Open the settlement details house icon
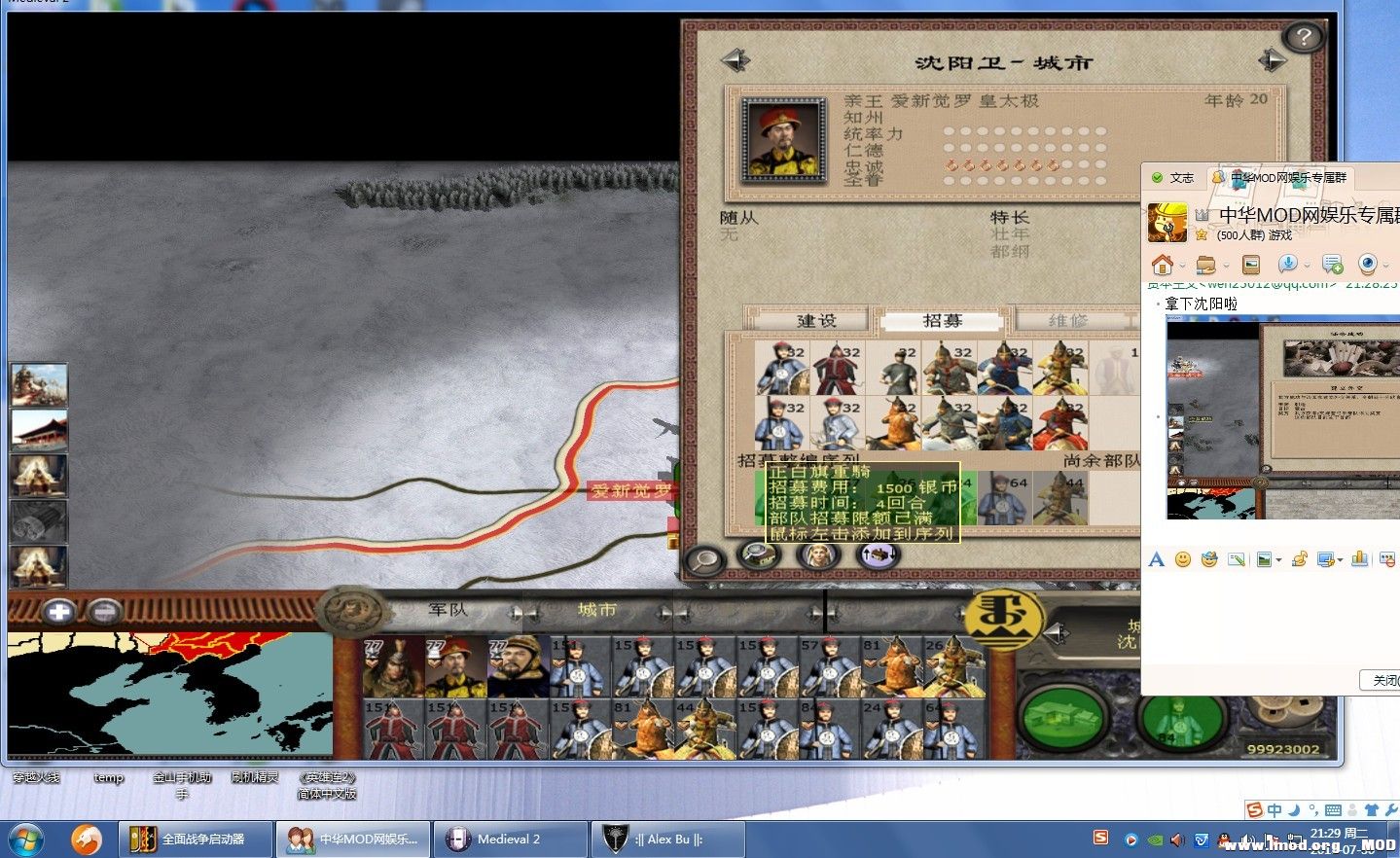Screen dimensions: 1400x858 [x=759, y=554]
